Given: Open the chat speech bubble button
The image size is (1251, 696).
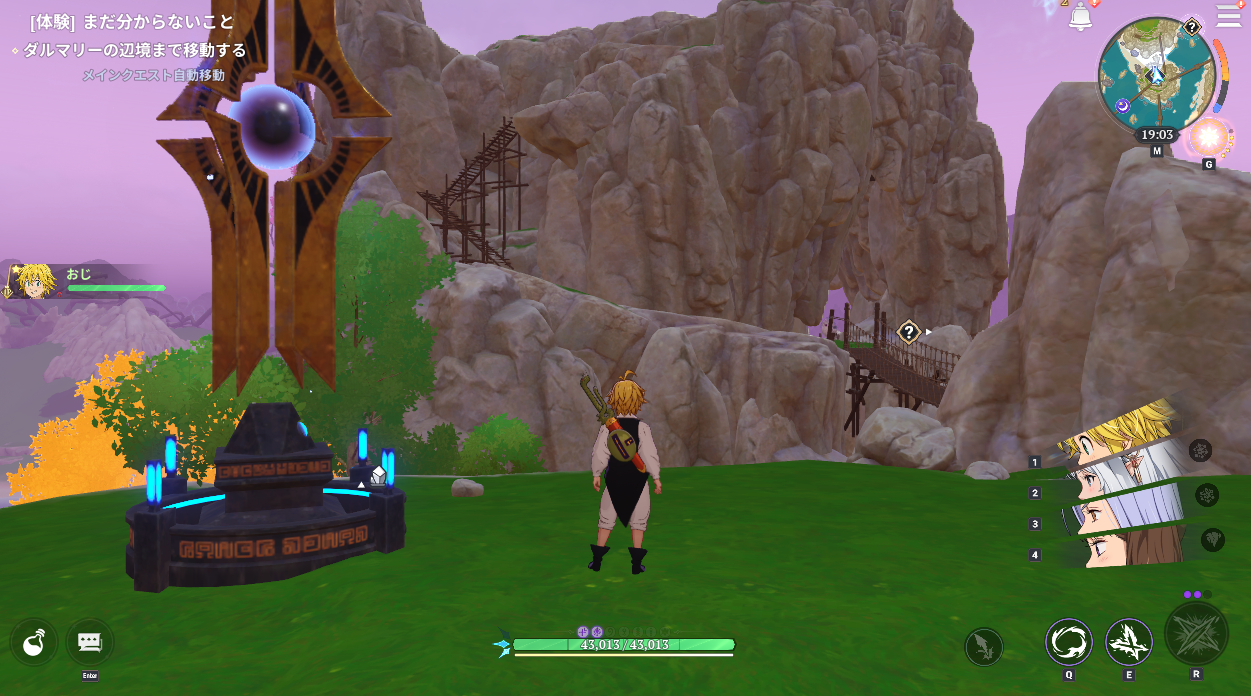Looking at the screenshot, I should (89, 642).
